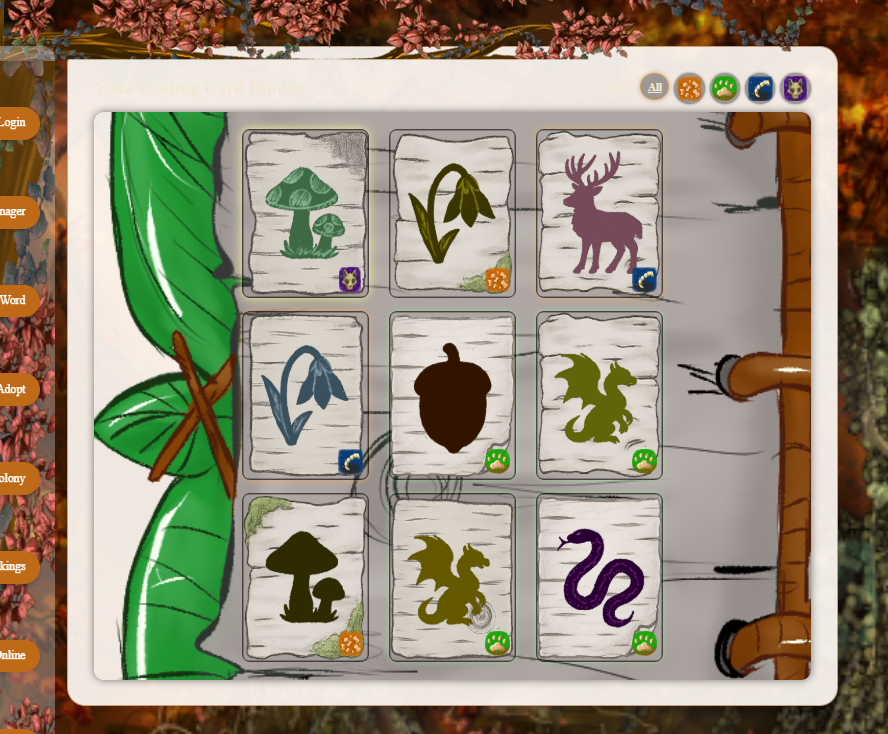Screen dimensions: 888x734
Task: Select the green dragon card
Action: click(599, 395)
